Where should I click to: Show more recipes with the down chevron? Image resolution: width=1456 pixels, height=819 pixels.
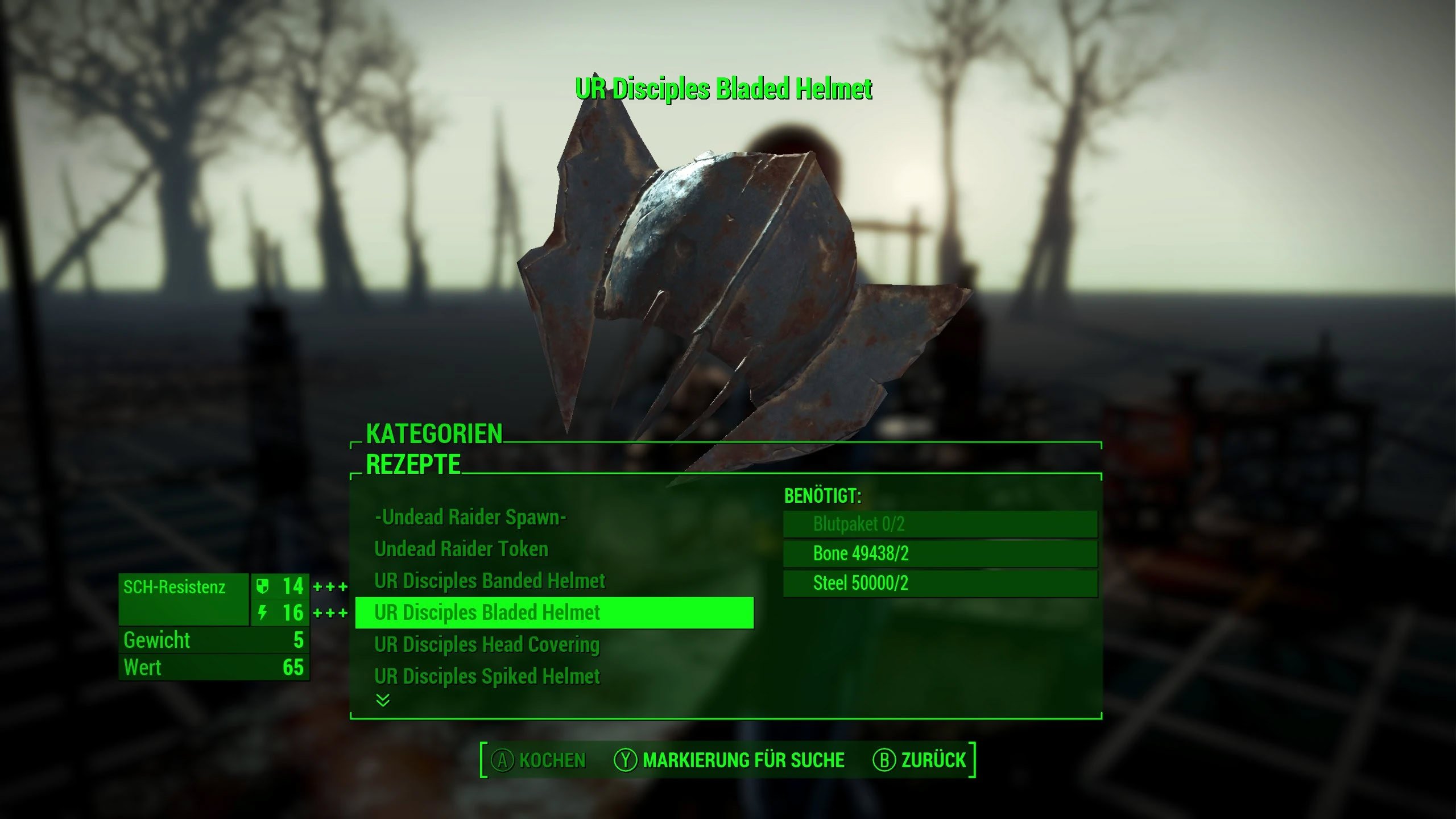pyautogui.click(x=383, y=700)
